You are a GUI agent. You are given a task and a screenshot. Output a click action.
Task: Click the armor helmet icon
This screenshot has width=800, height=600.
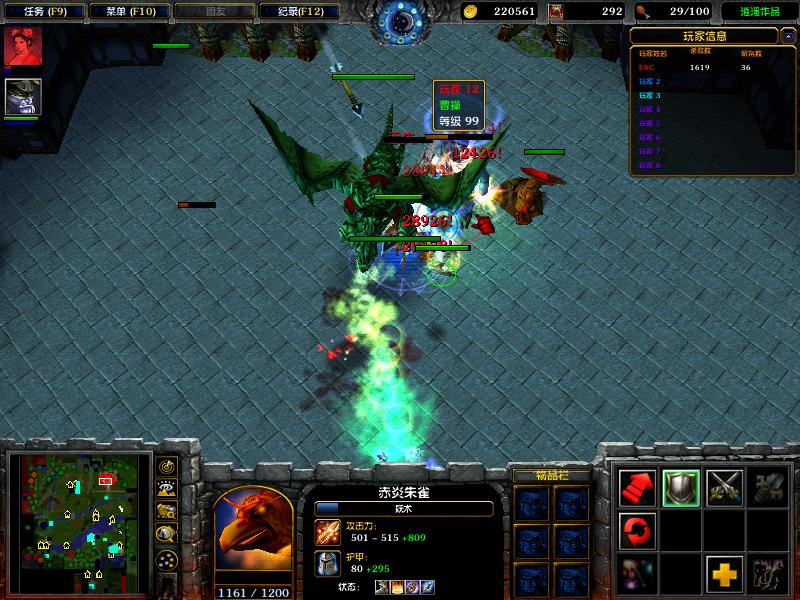tap(327, 562)
